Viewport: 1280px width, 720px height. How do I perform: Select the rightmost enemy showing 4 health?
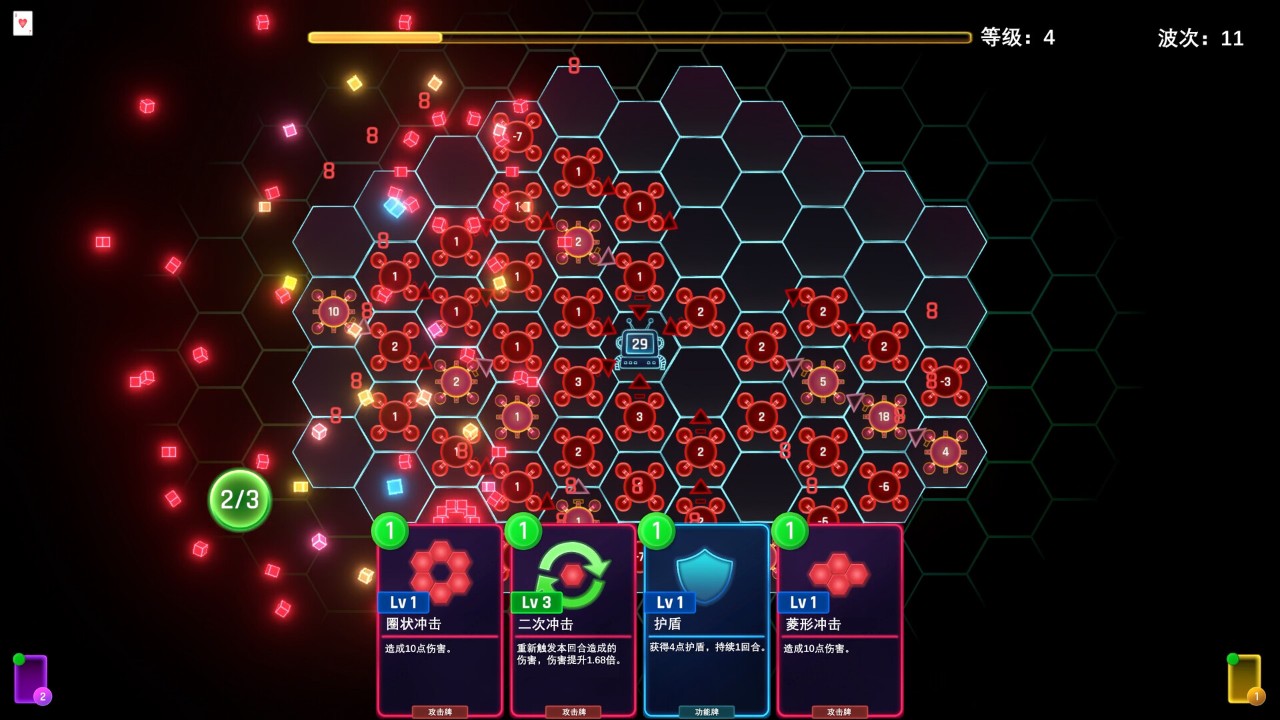946,452
